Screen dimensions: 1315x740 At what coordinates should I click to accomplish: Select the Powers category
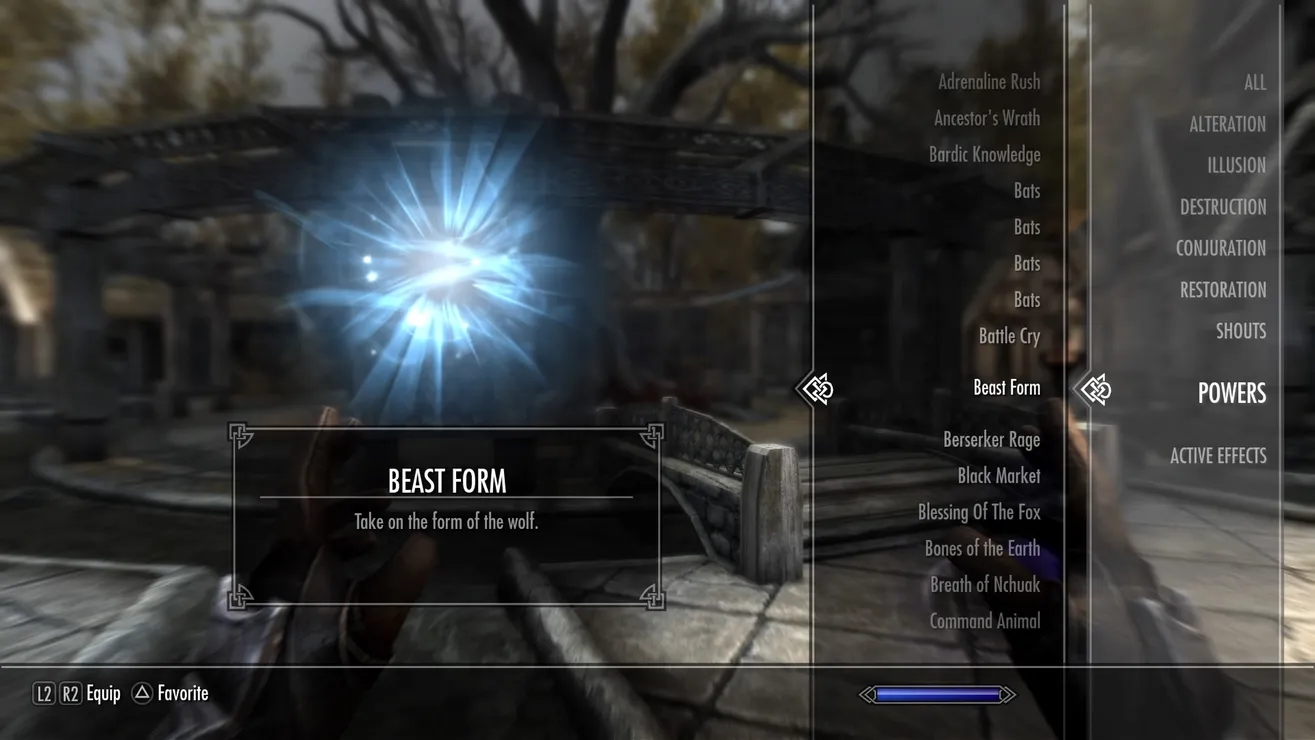[1231, 393]
